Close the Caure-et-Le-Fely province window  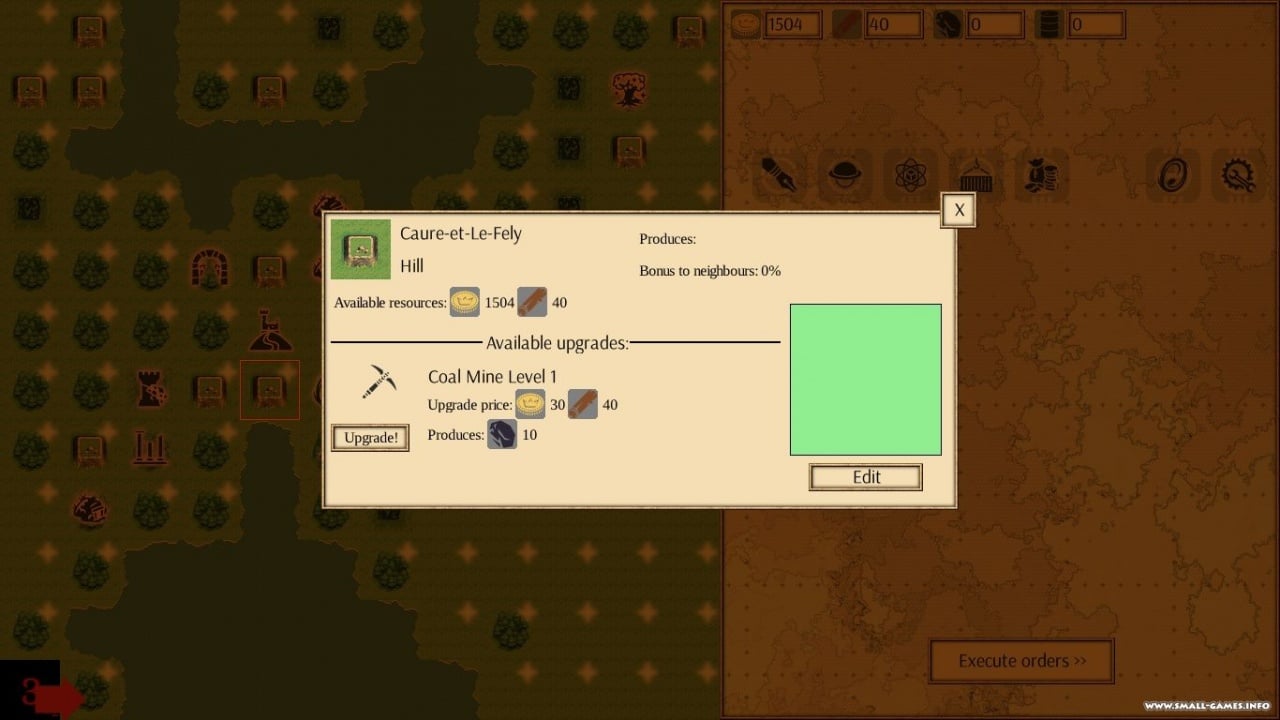959,210
